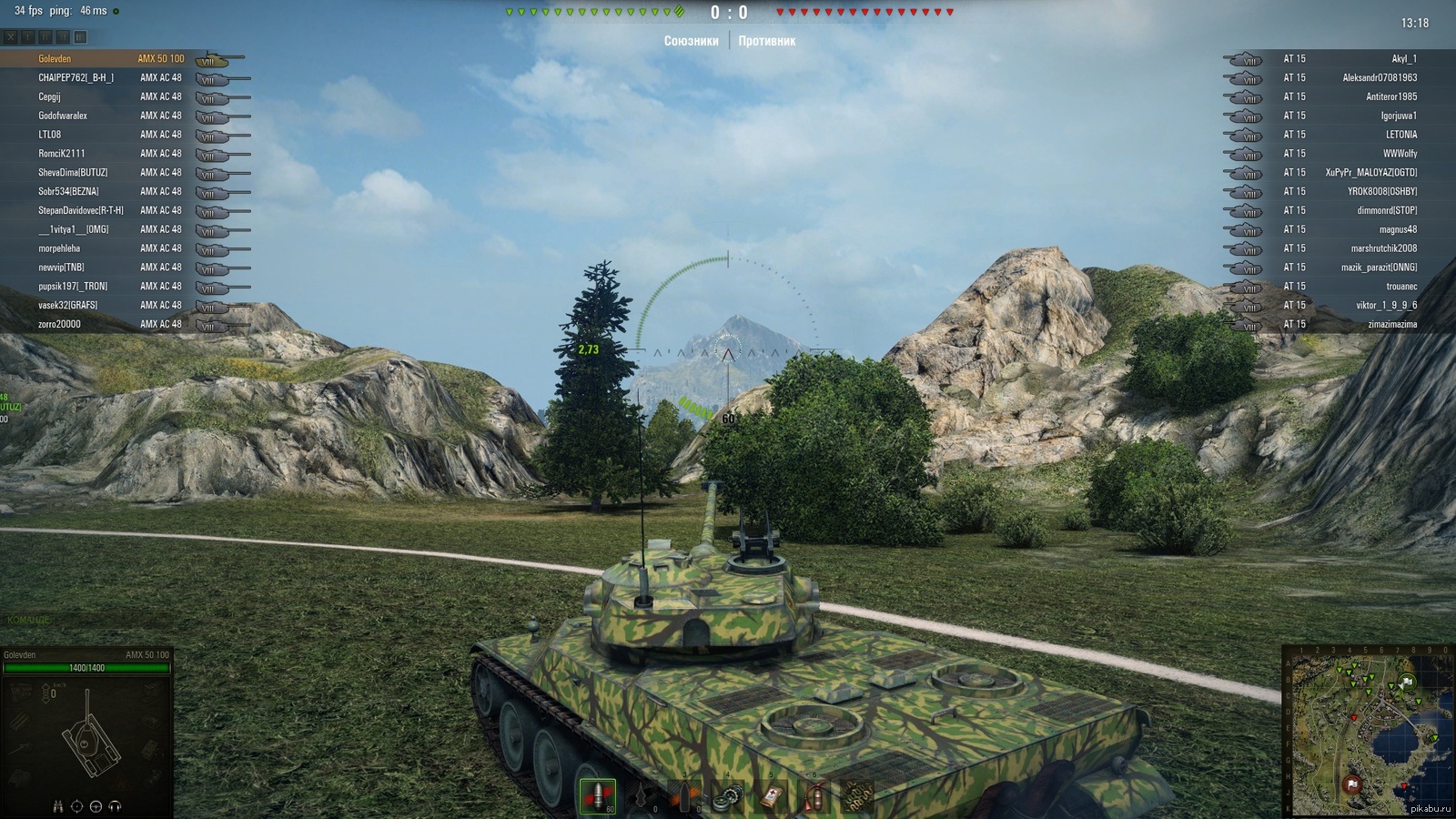
Task: Switch player list to the widest display mode
Action: tap(80, 37)
